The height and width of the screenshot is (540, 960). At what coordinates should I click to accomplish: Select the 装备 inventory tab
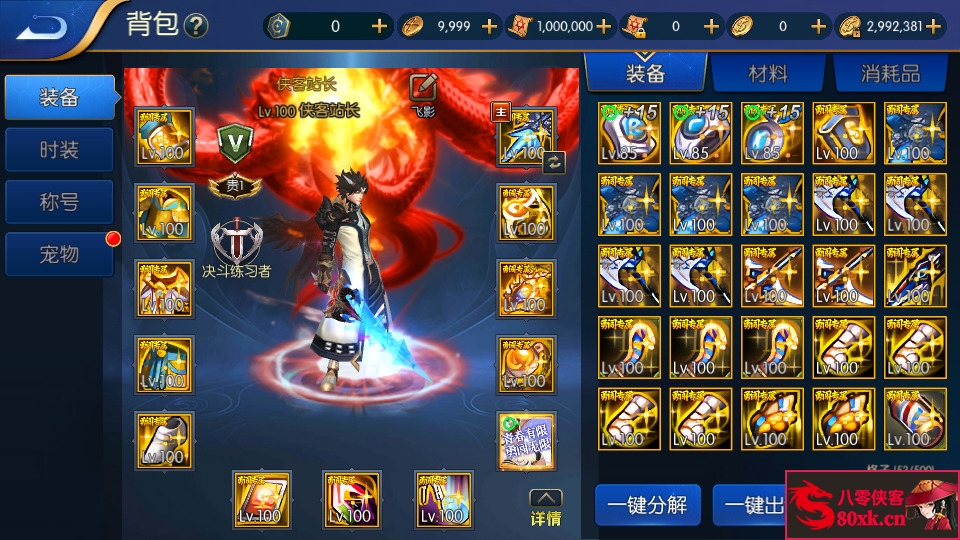click(645, 73)
